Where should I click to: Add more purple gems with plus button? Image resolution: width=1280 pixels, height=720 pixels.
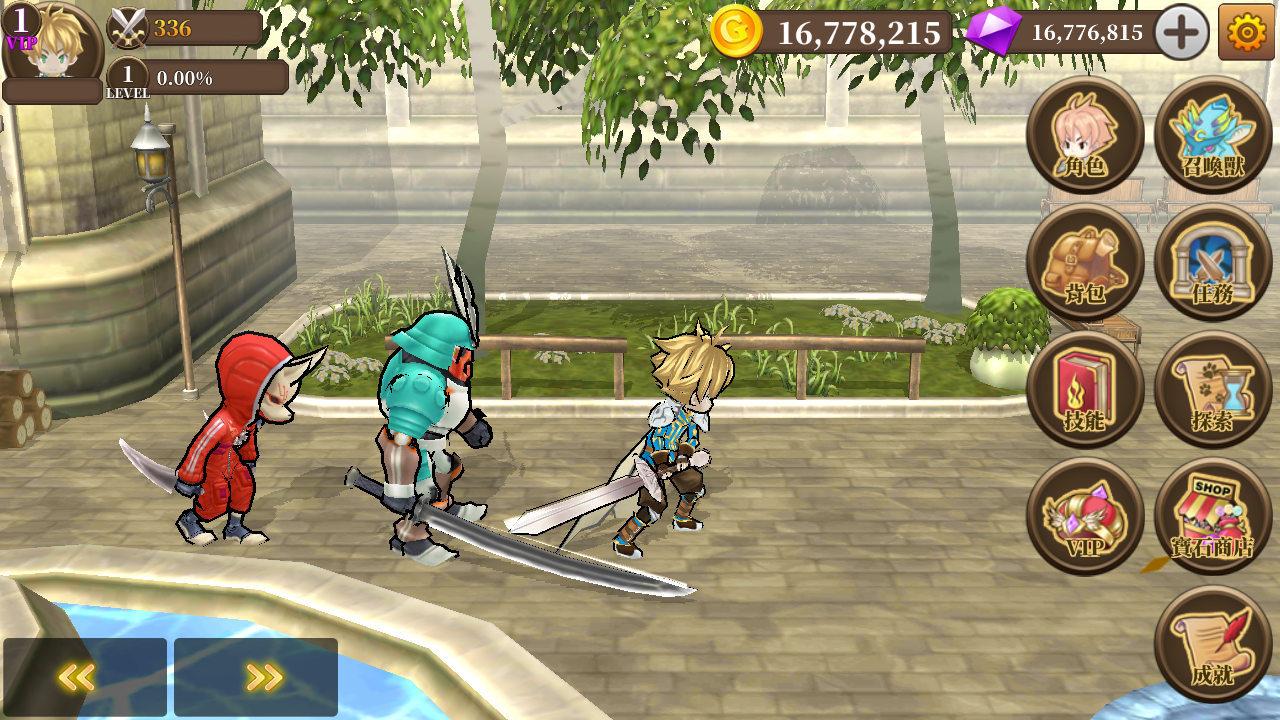(1181, 33)
